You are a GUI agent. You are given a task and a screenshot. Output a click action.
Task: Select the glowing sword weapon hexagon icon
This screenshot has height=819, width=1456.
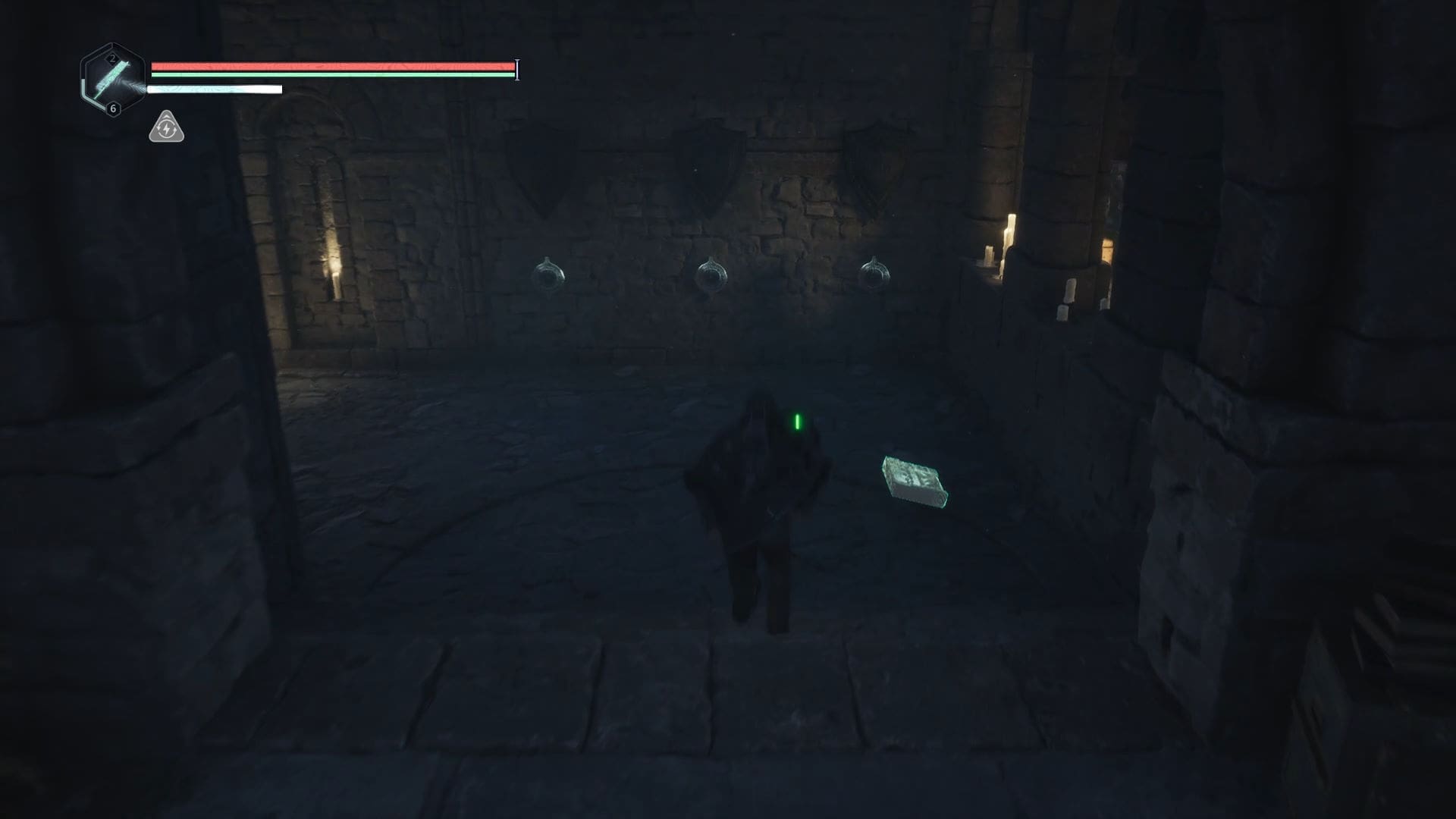pos(112,79)
